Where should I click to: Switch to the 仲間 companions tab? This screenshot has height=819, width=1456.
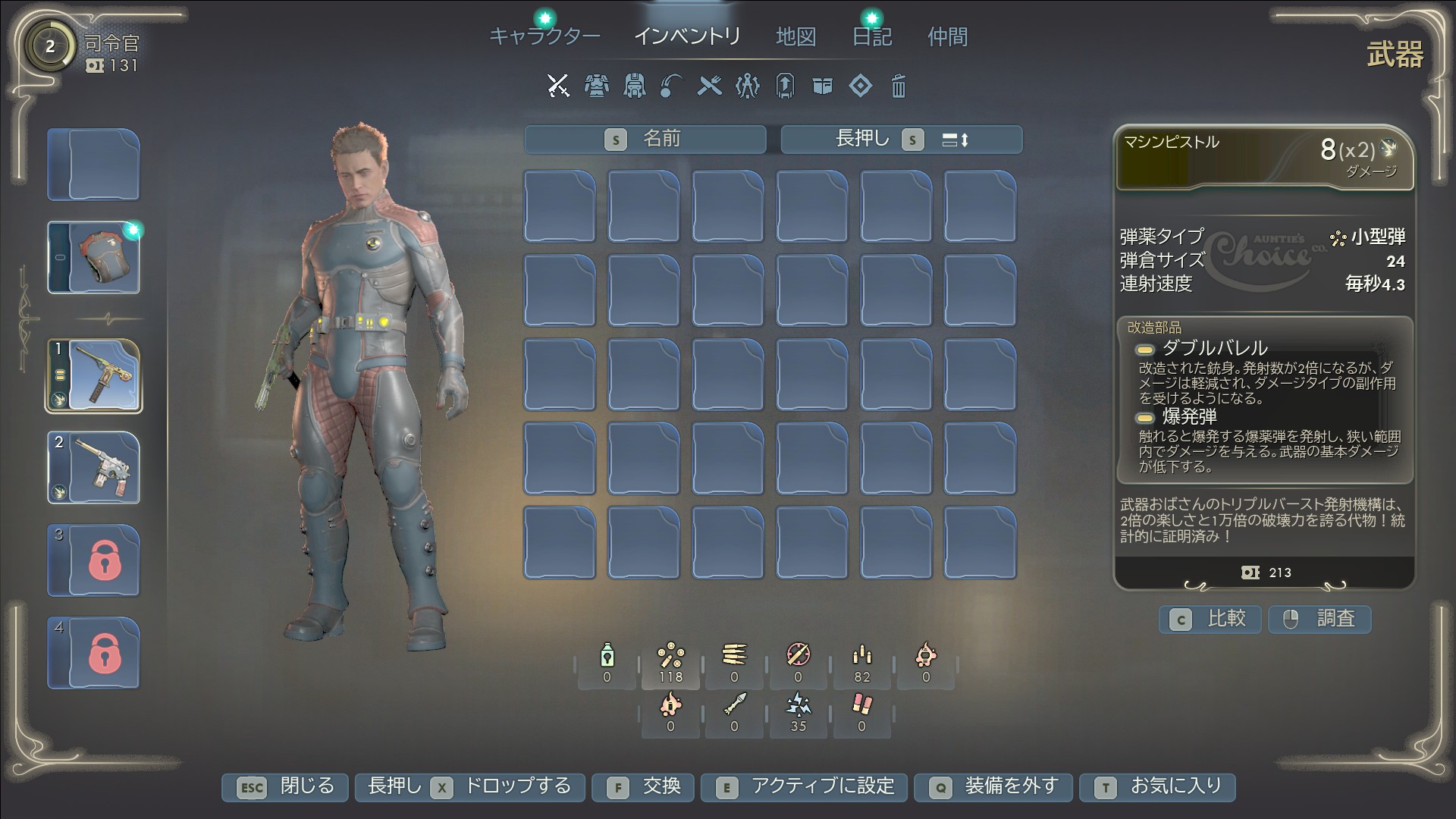947,36
